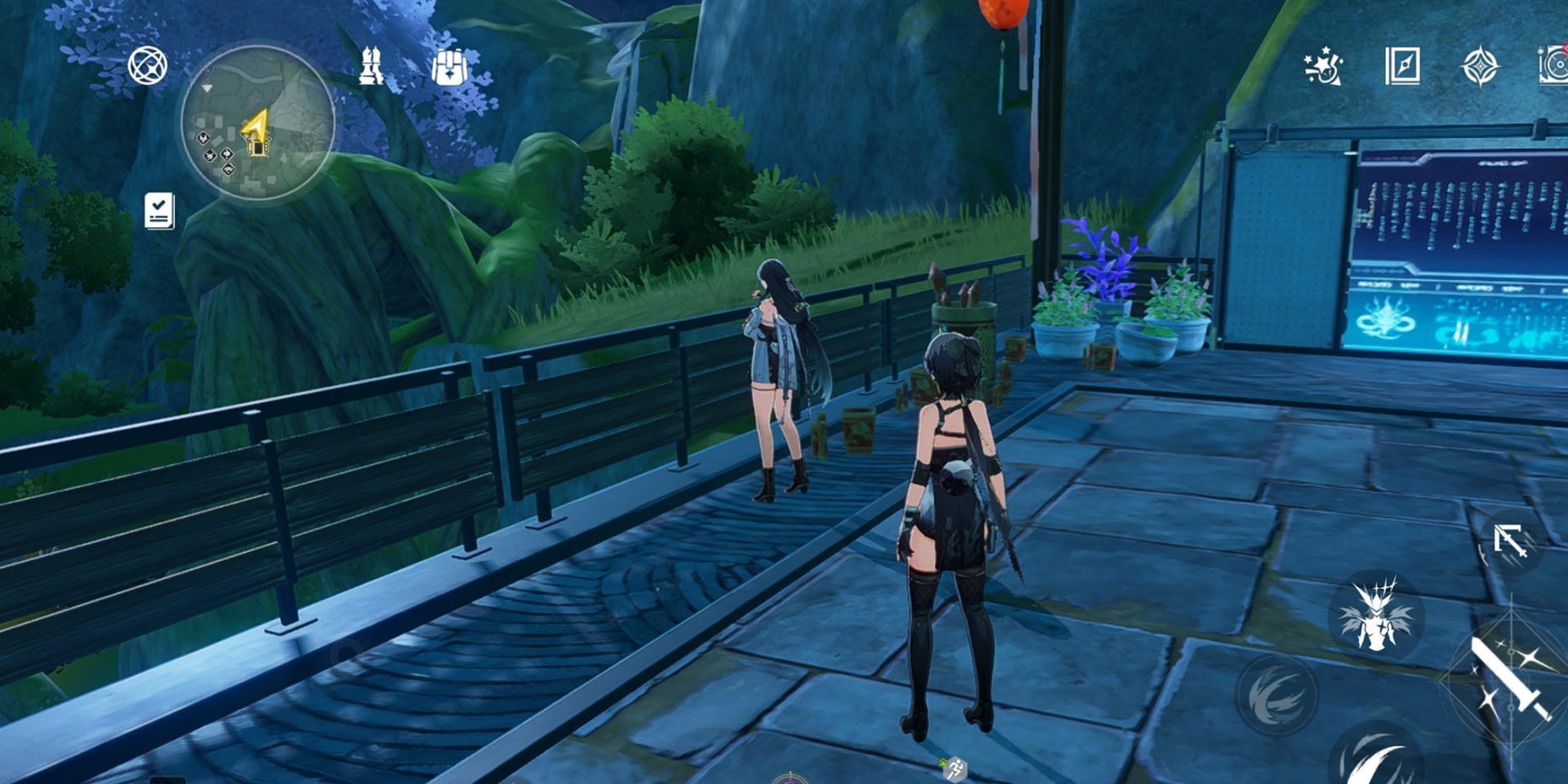The width and height of the screenshot is (1568, 784).
Task: Open the compass guidebook icon
Action: pos(1402,66)
